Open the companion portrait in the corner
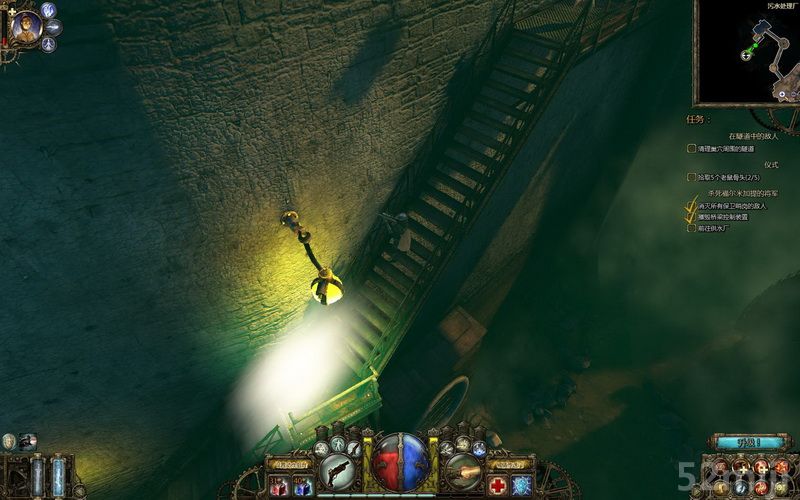800x500 pixels. 27,27
